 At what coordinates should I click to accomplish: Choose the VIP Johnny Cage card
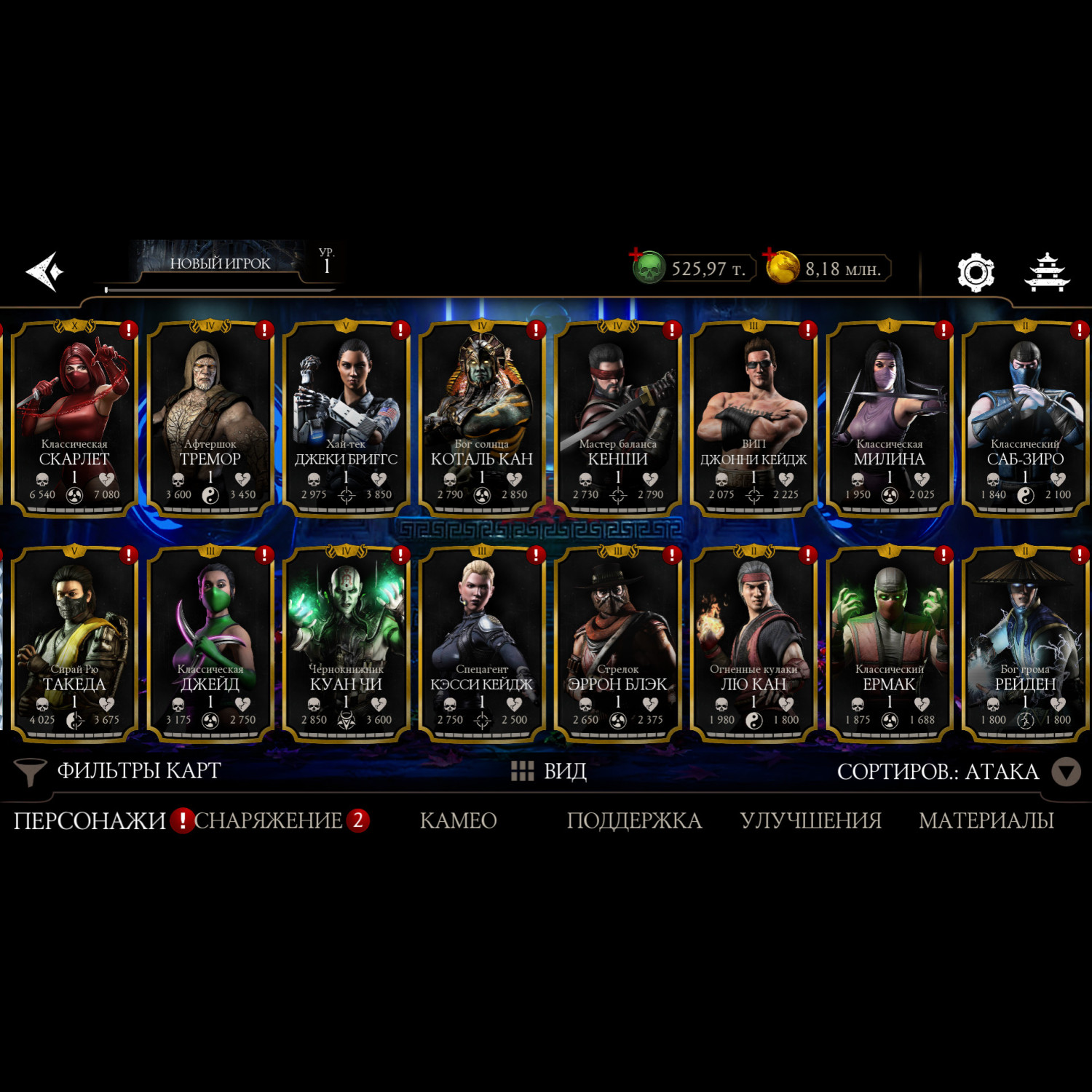753,417
